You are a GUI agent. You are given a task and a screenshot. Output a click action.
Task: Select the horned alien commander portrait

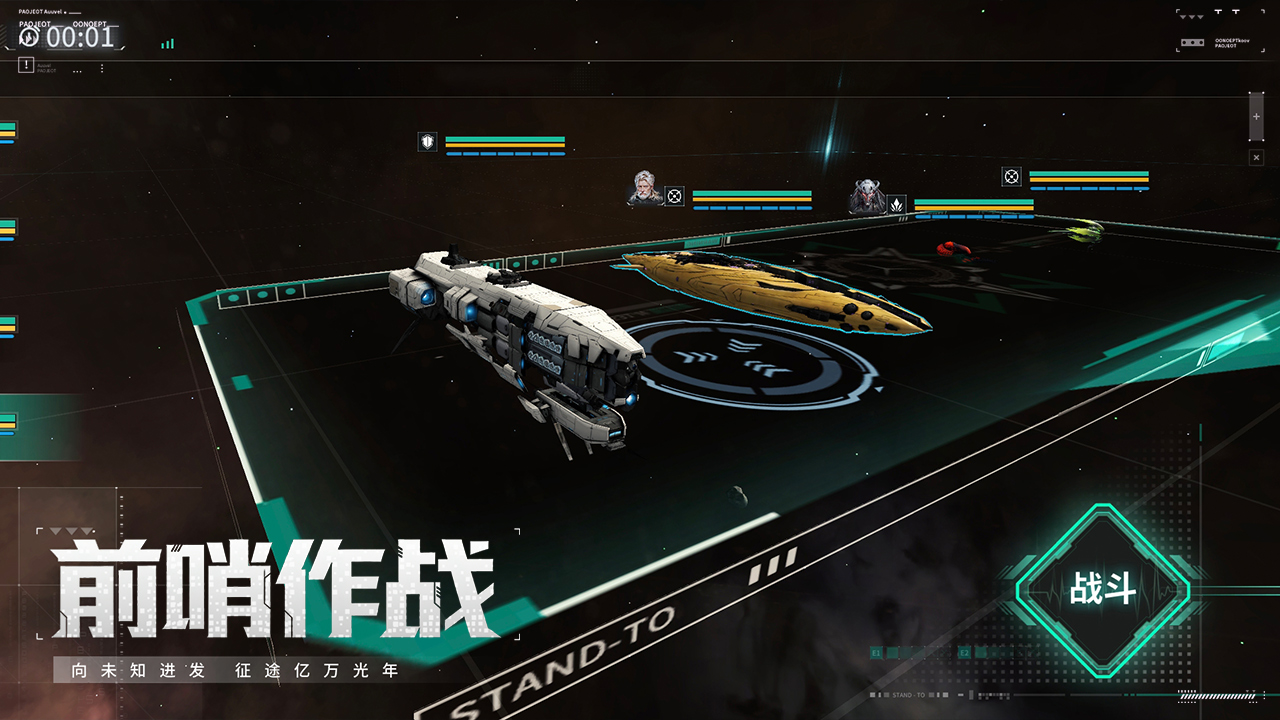tap(867, 196)
